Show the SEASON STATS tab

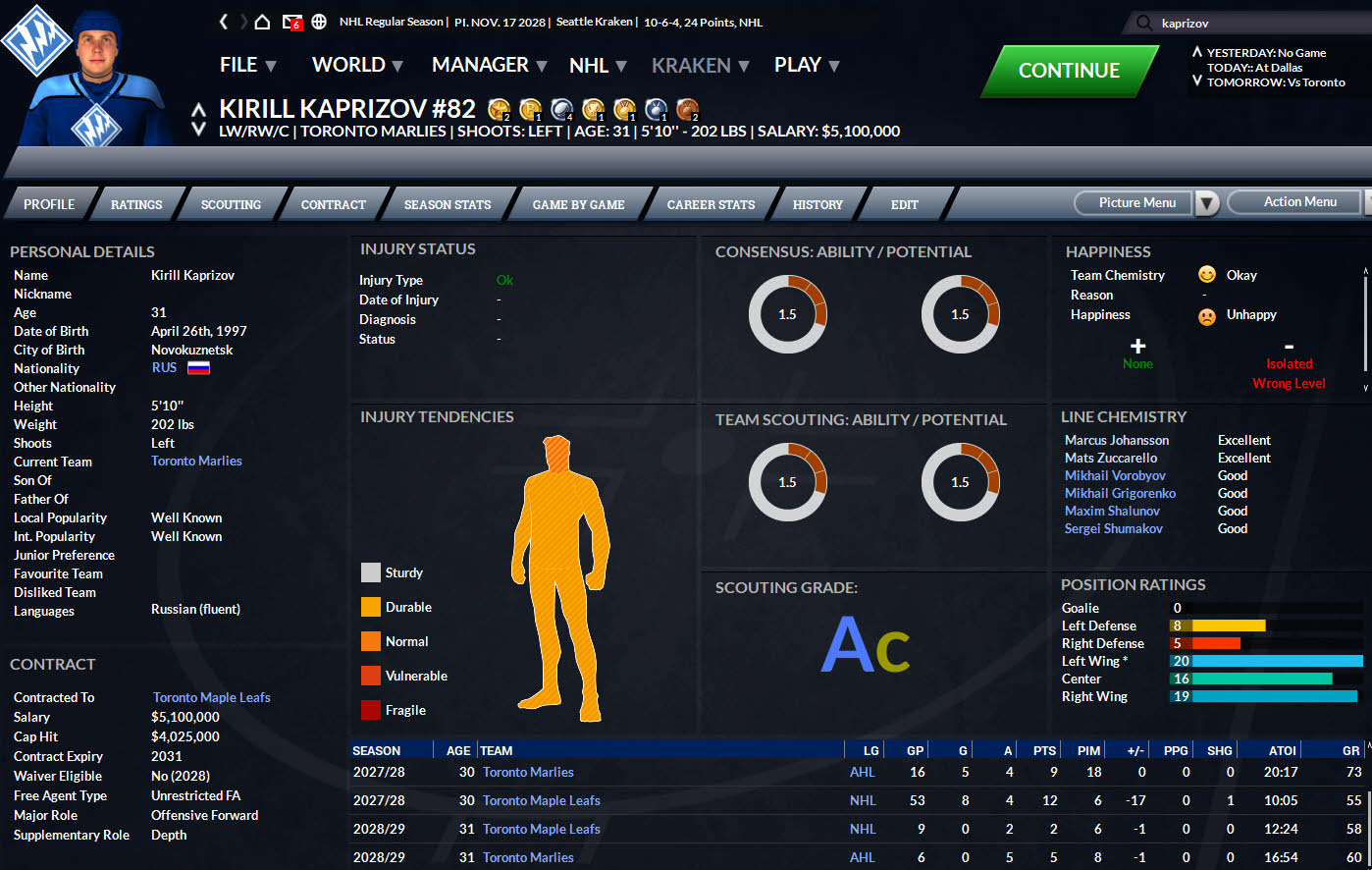(x=448, y=205)
